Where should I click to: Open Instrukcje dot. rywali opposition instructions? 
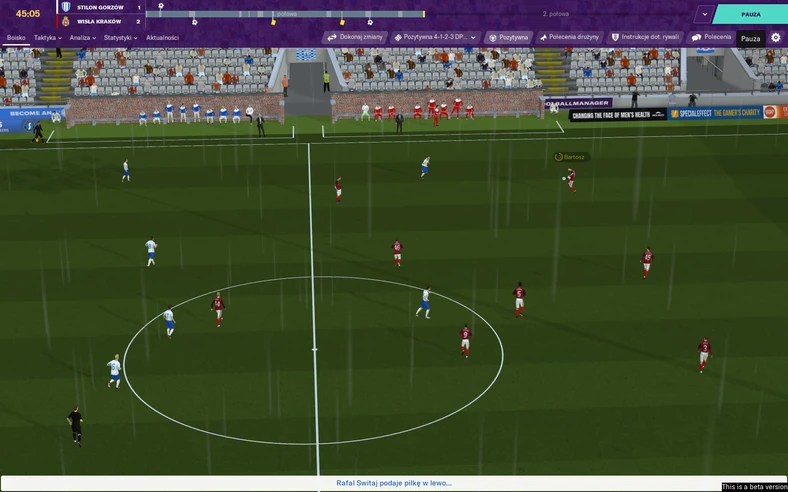(x=644, y=37)
